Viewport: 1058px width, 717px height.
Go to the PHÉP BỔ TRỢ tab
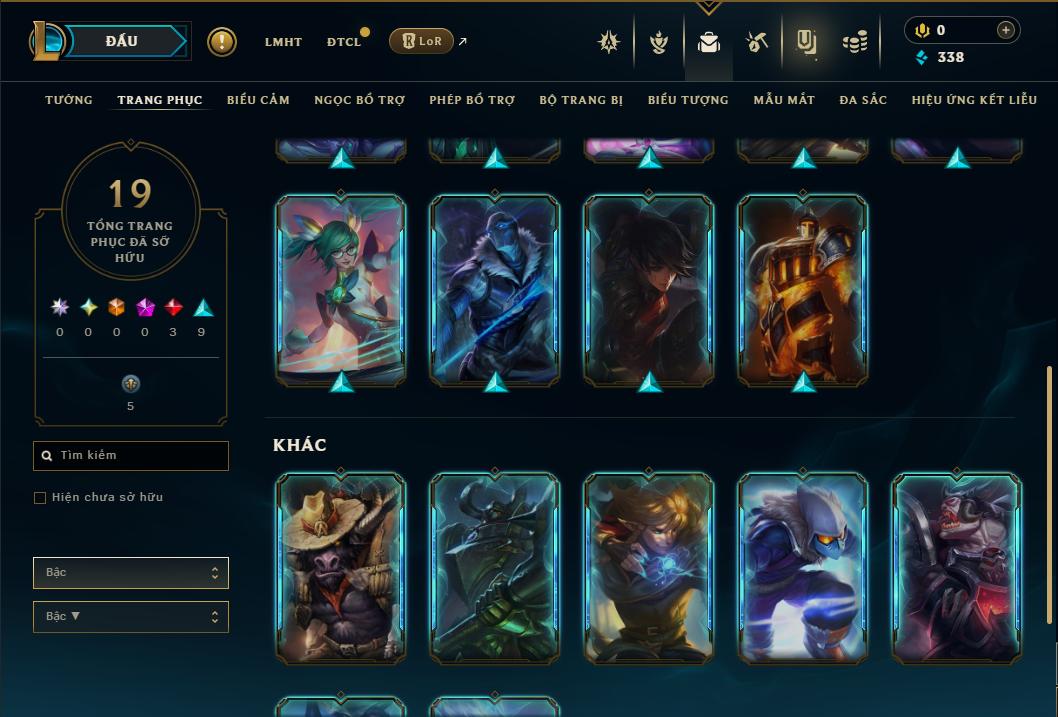(x=472, y=100)
